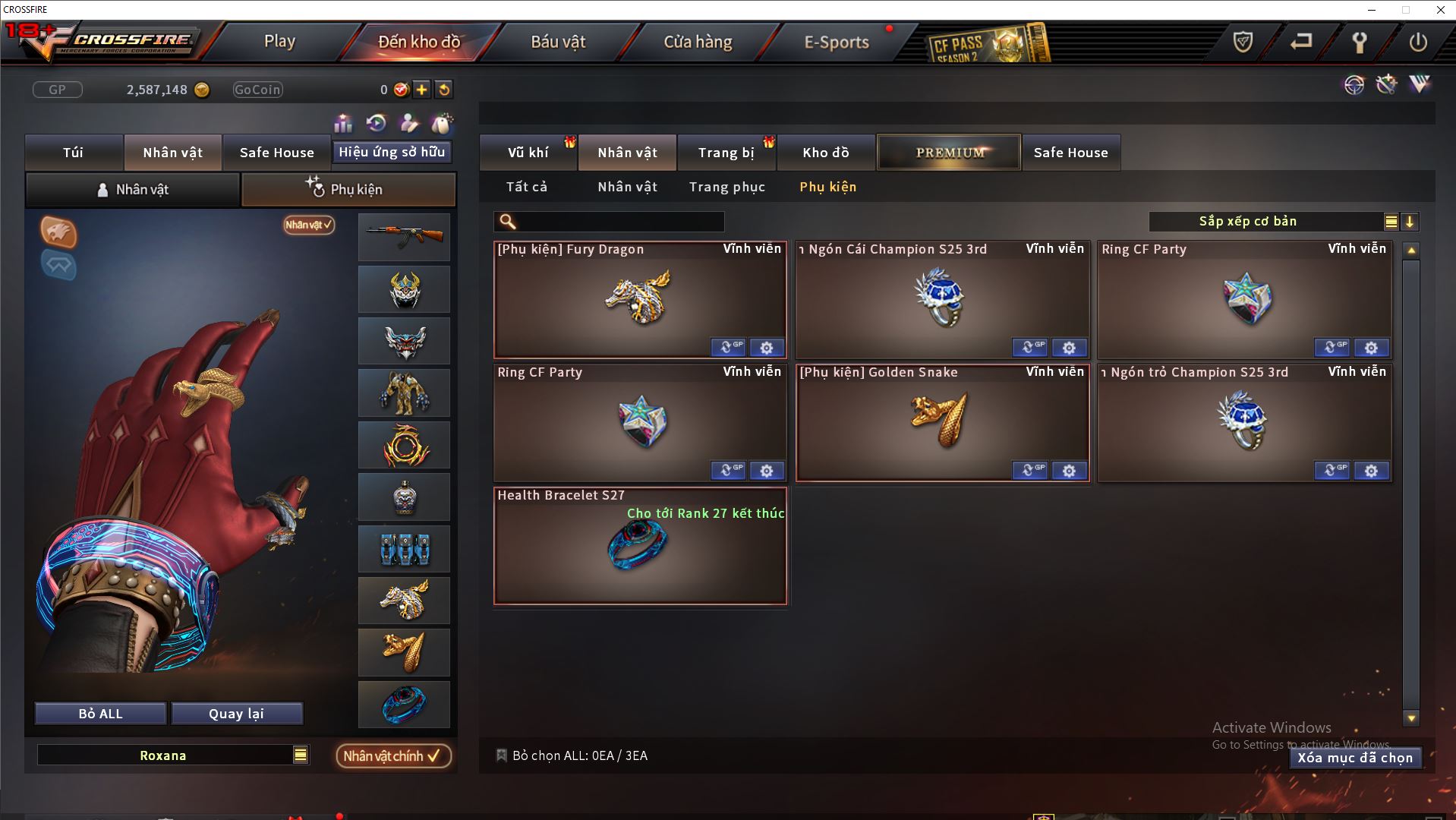
Task: Click the inventory search field
Action: tap(619, 222)
